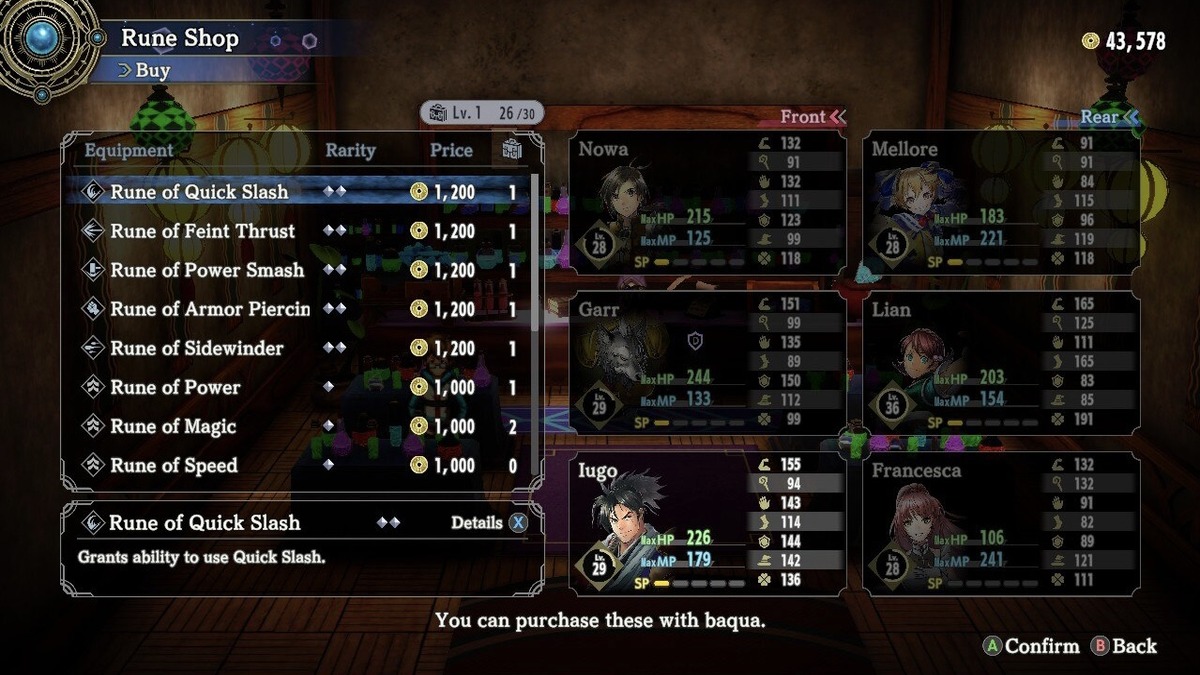Choose Francesca's character panel
Screen dimensions: 1200x675
1001,523
